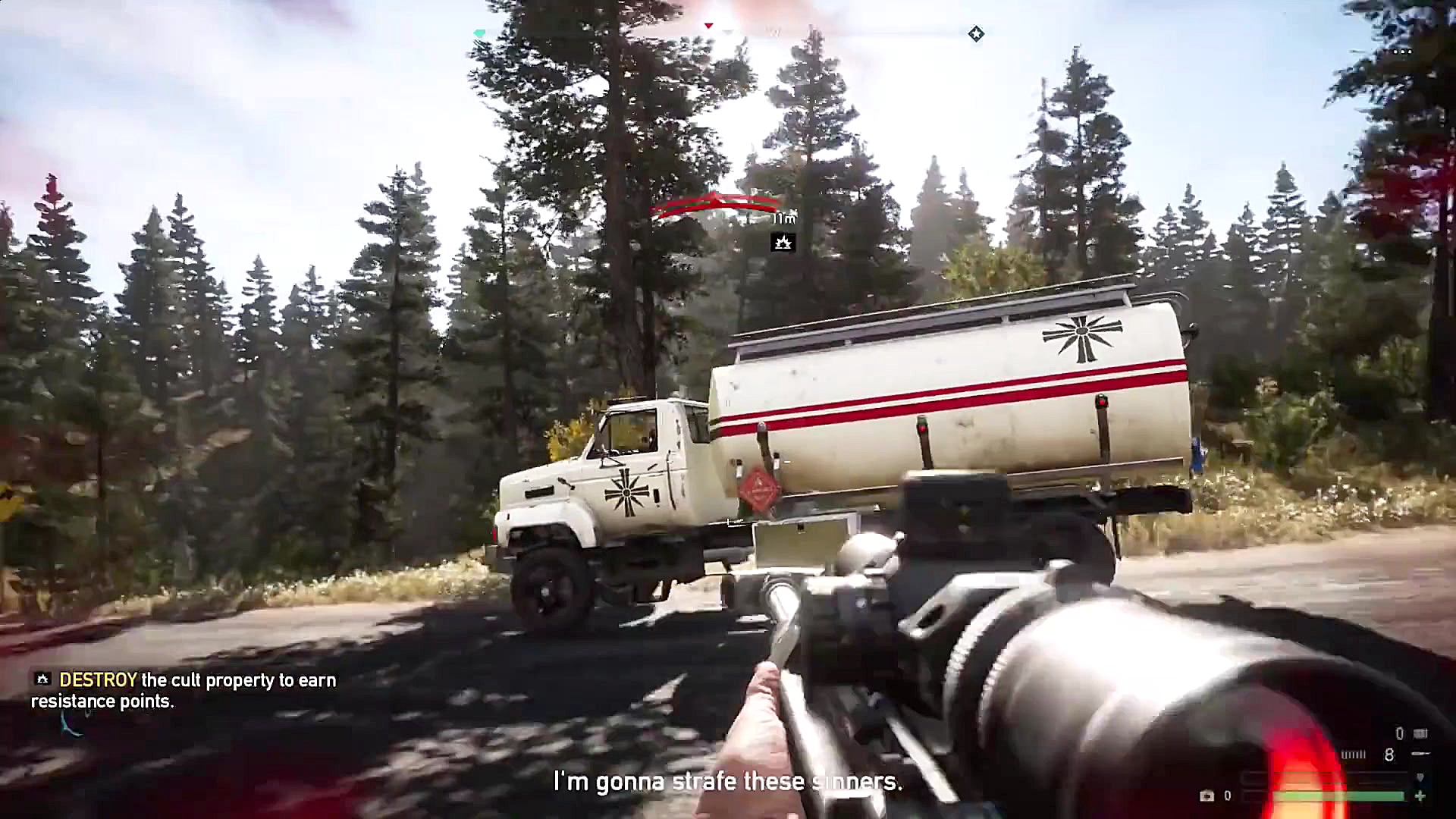Select the camera icon in the bottom HUD
This screenshot has width=1456, height=819.
1207,795
